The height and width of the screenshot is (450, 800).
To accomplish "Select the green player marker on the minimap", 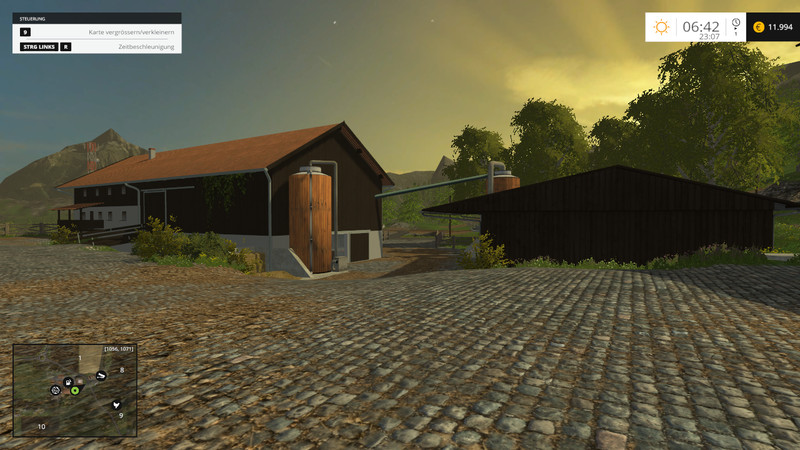I will tap(75, 389).
